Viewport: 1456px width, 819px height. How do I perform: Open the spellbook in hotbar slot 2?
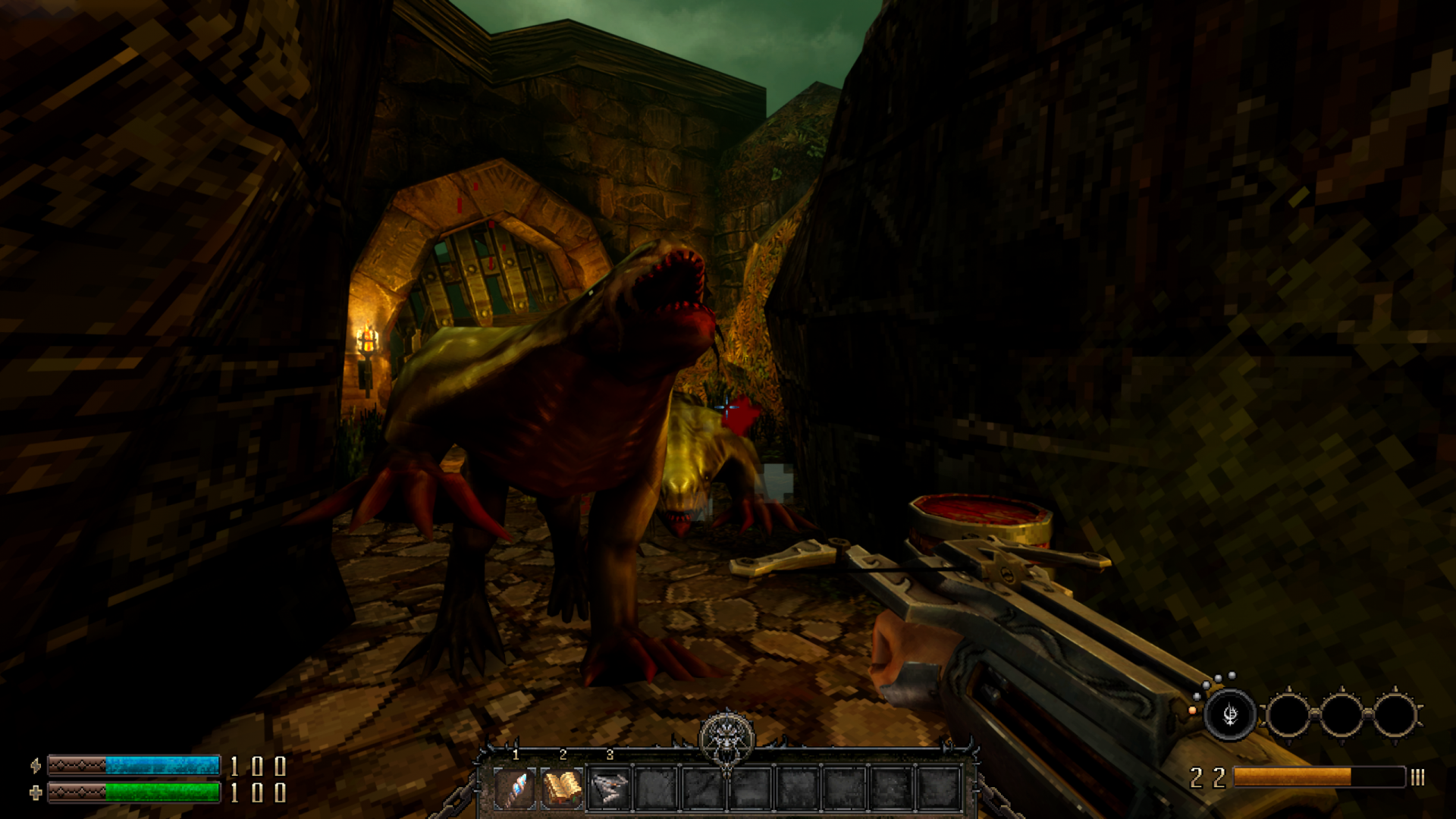[563, 787]
